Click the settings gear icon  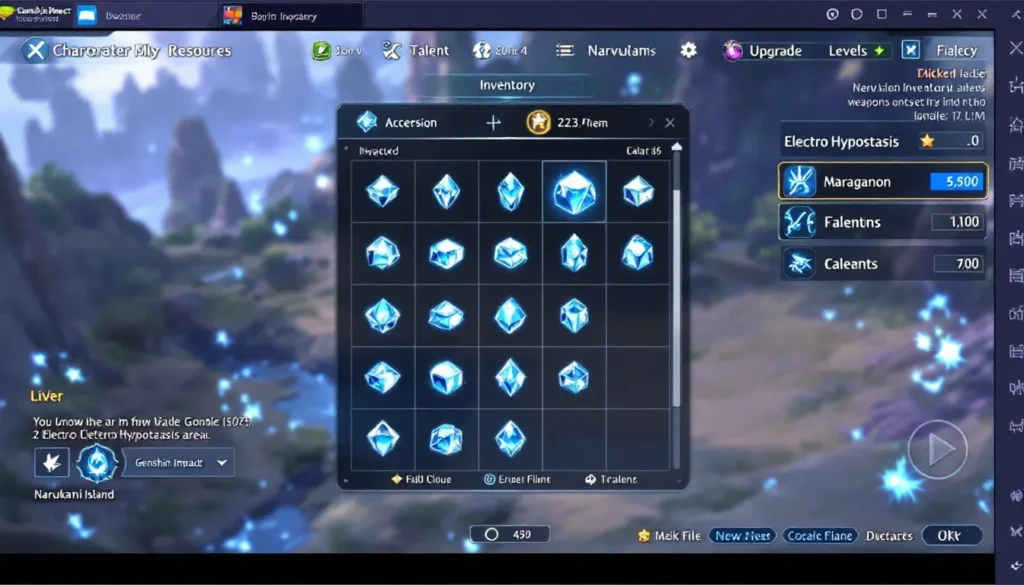tap(689, 50)
